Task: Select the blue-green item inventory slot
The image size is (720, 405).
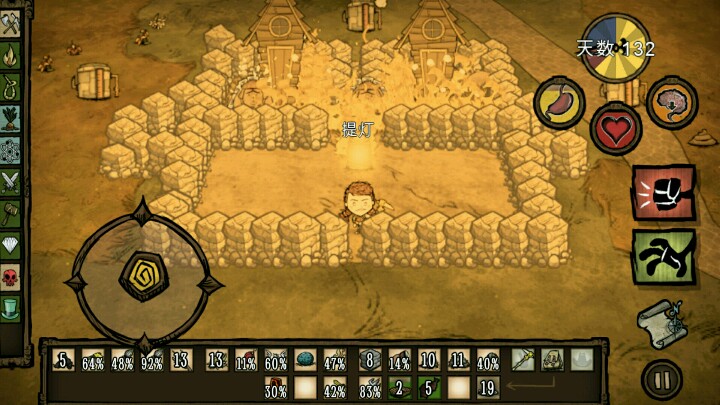Action: coord(305,360)
